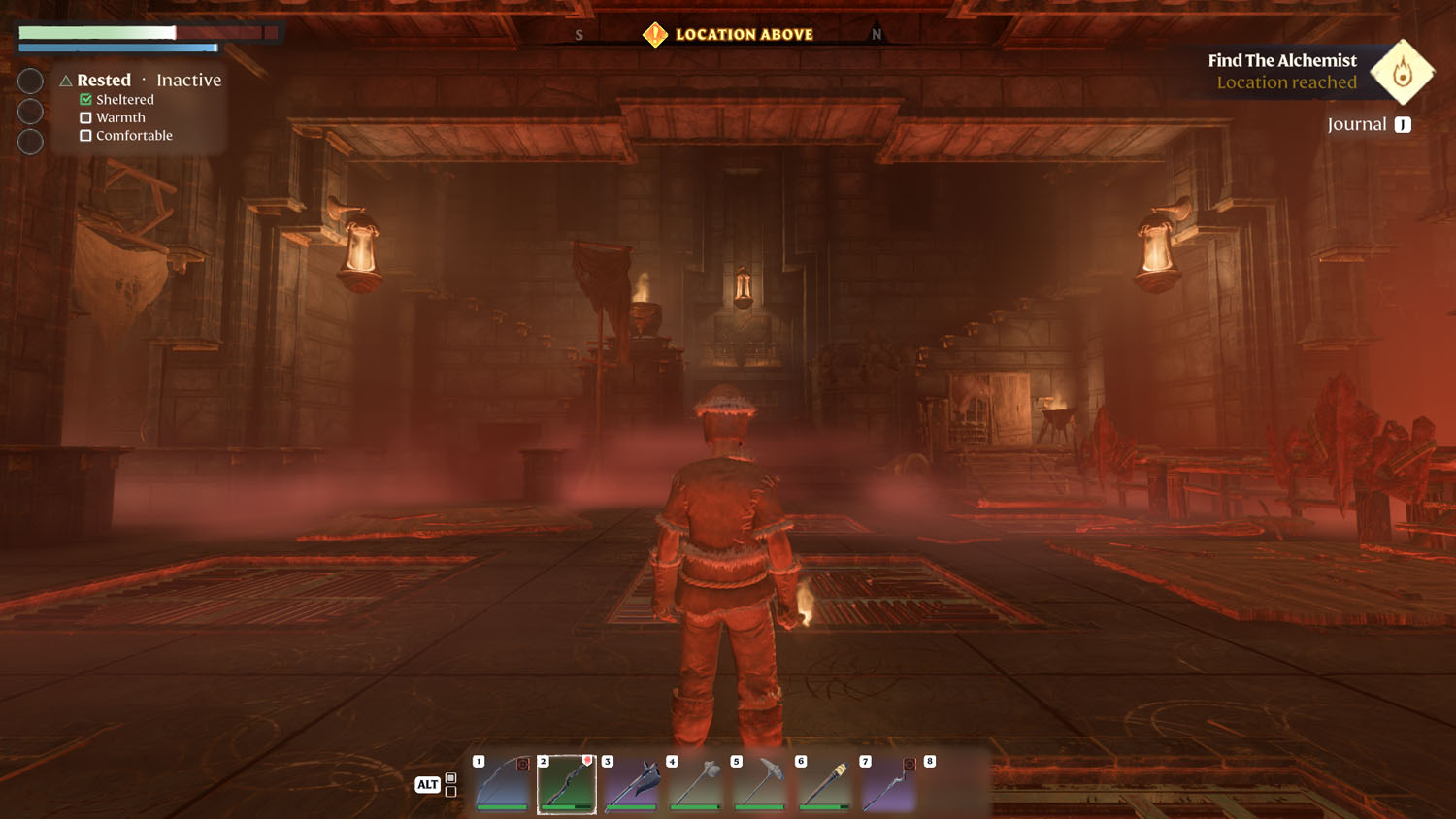Pick the pickaxe in hotbar slot 5
1456x819 pixels.
(760, 784)
